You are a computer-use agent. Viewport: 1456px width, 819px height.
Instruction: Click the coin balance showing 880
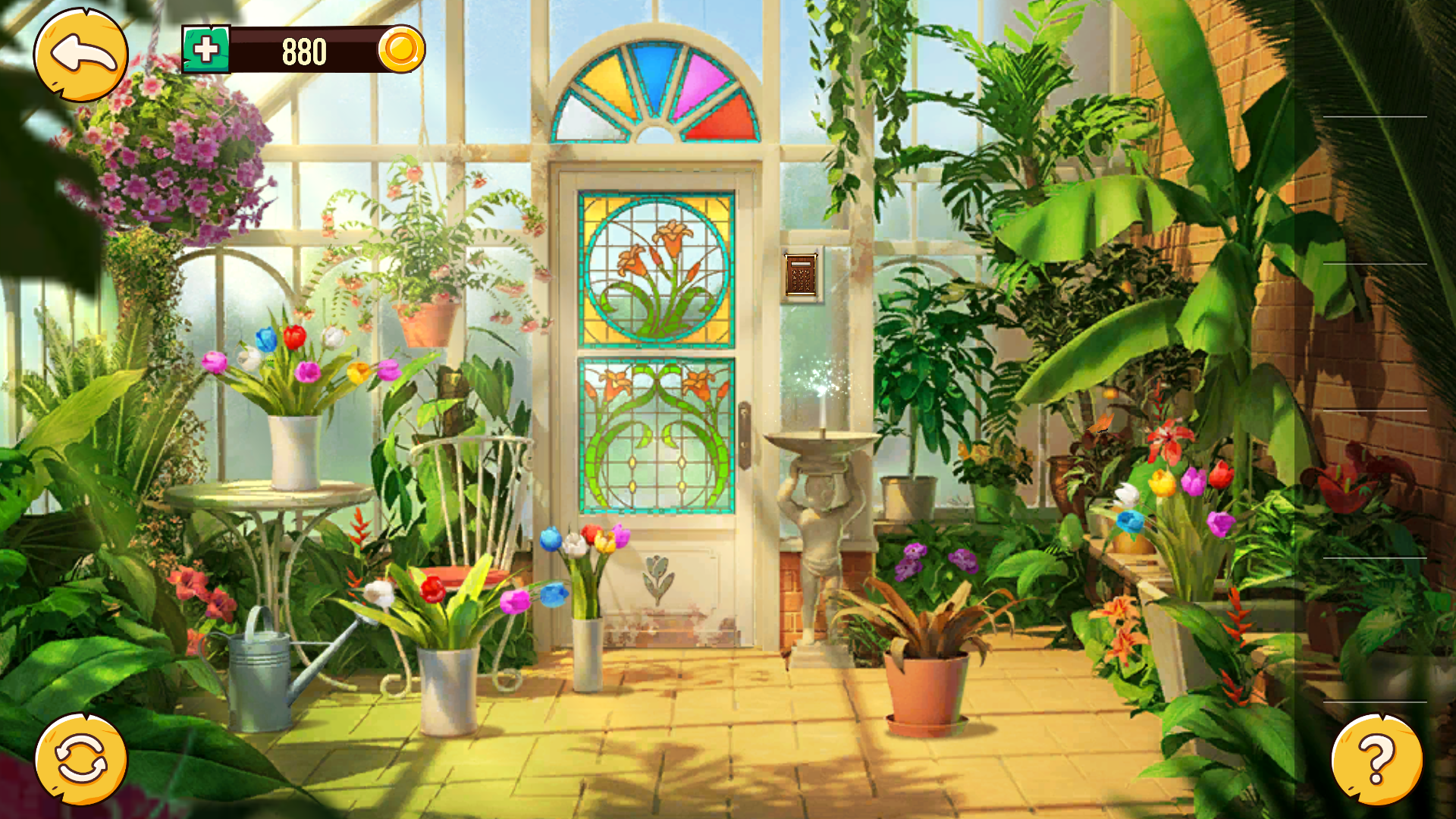point(303,52)
